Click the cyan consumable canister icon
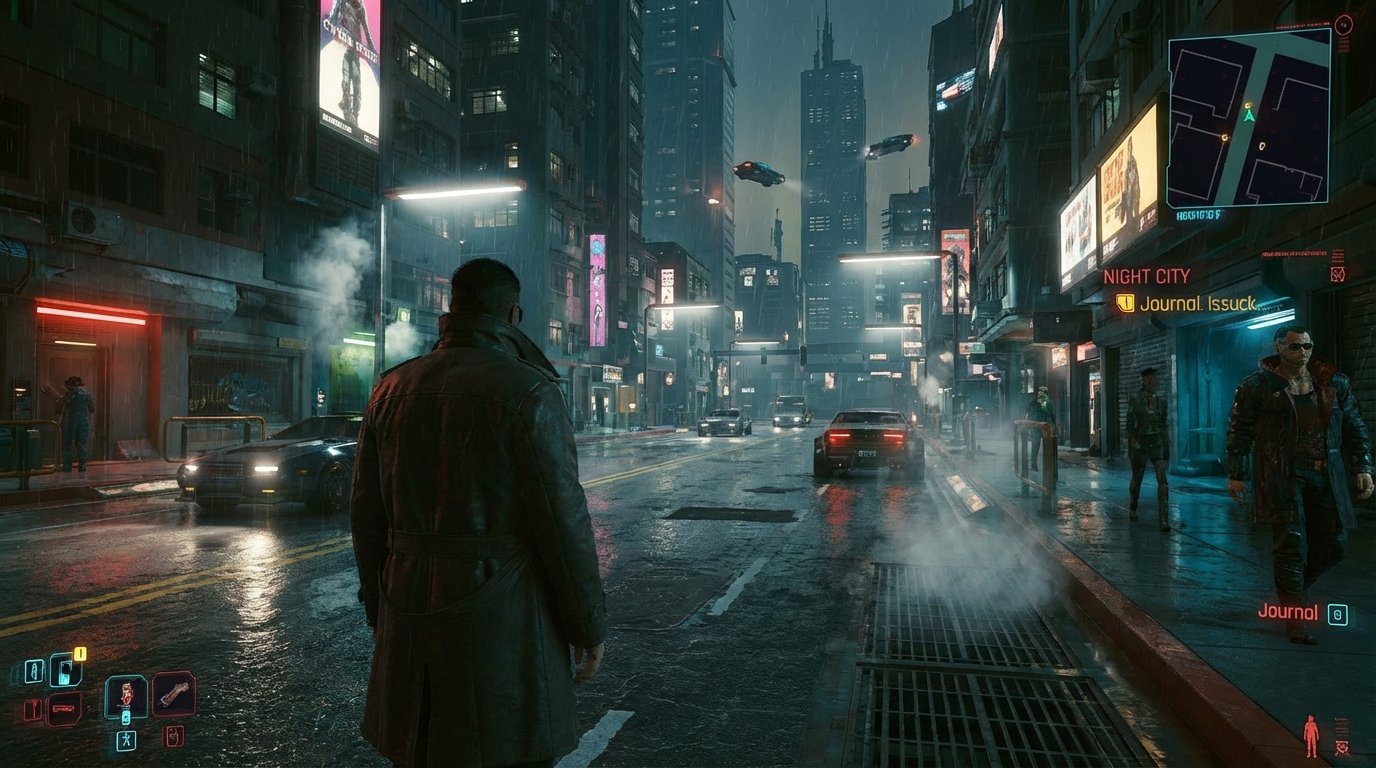Viewport: 1376px width, 768px height. [125, 717]
